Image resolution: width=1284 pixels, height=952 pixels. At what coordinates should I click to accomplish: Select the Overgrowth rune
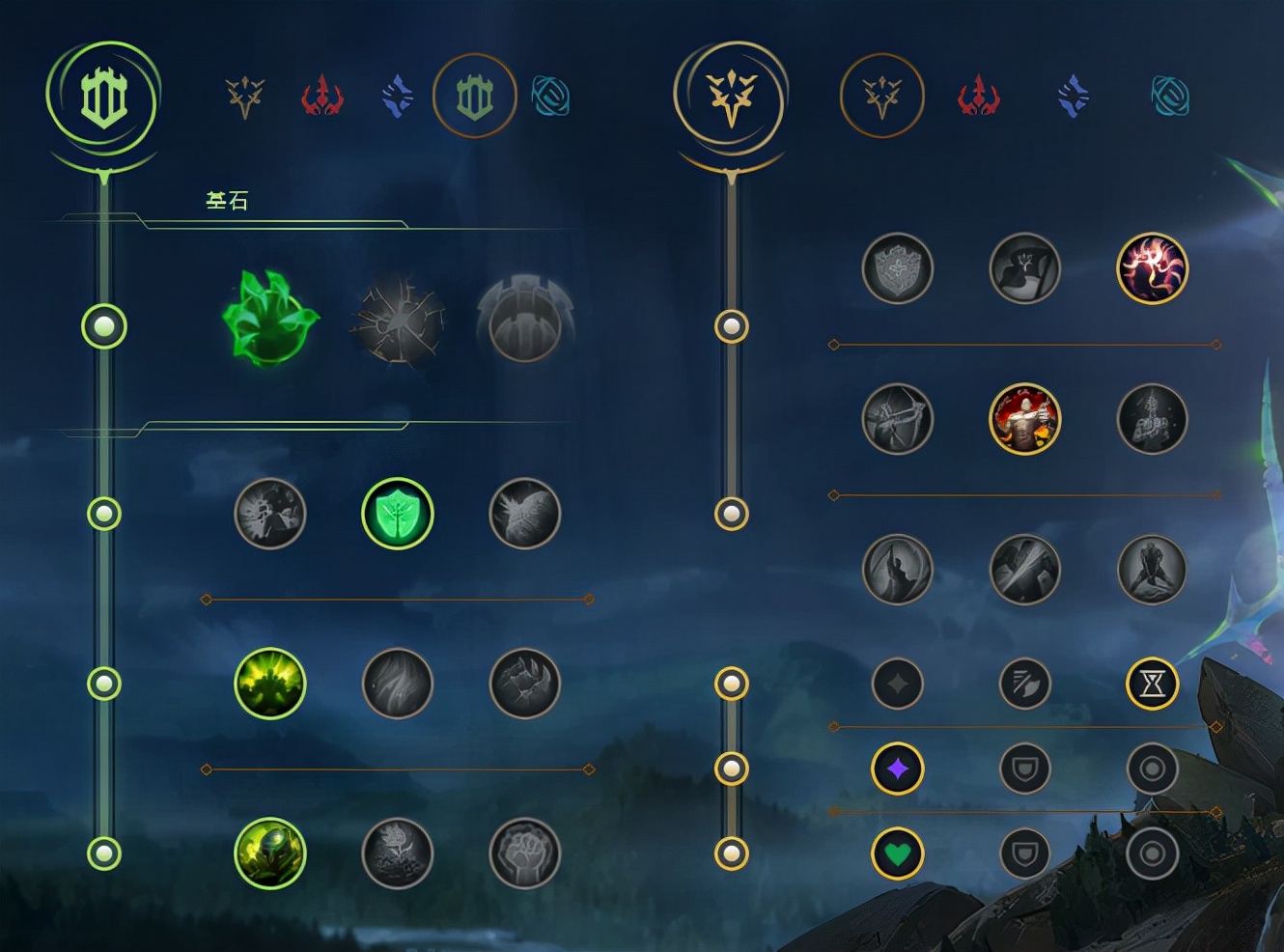pos(270,854)
